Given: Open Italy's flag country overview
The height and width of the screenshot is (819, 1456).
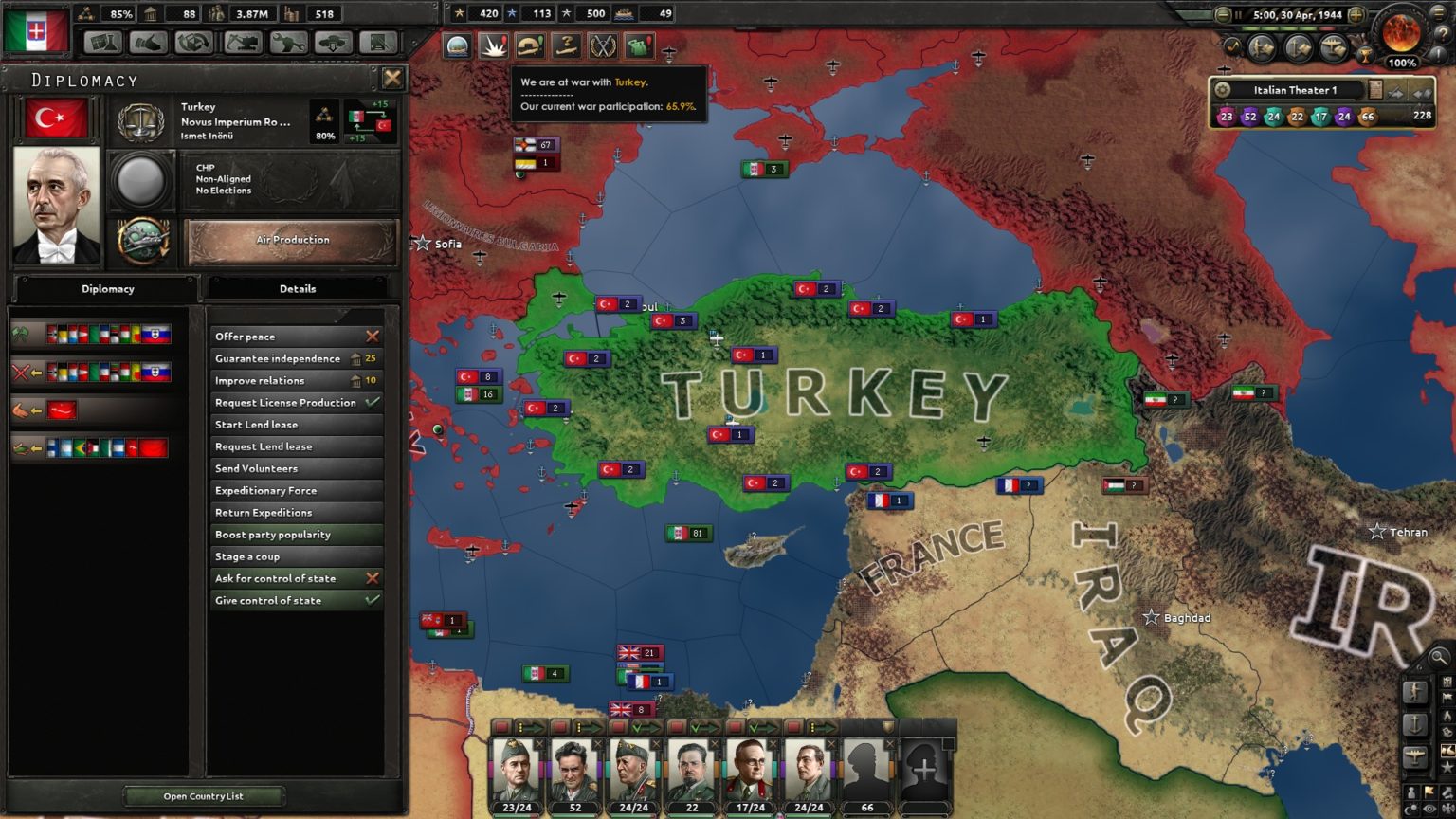Looking at the screenshot, I should [37, 31].
